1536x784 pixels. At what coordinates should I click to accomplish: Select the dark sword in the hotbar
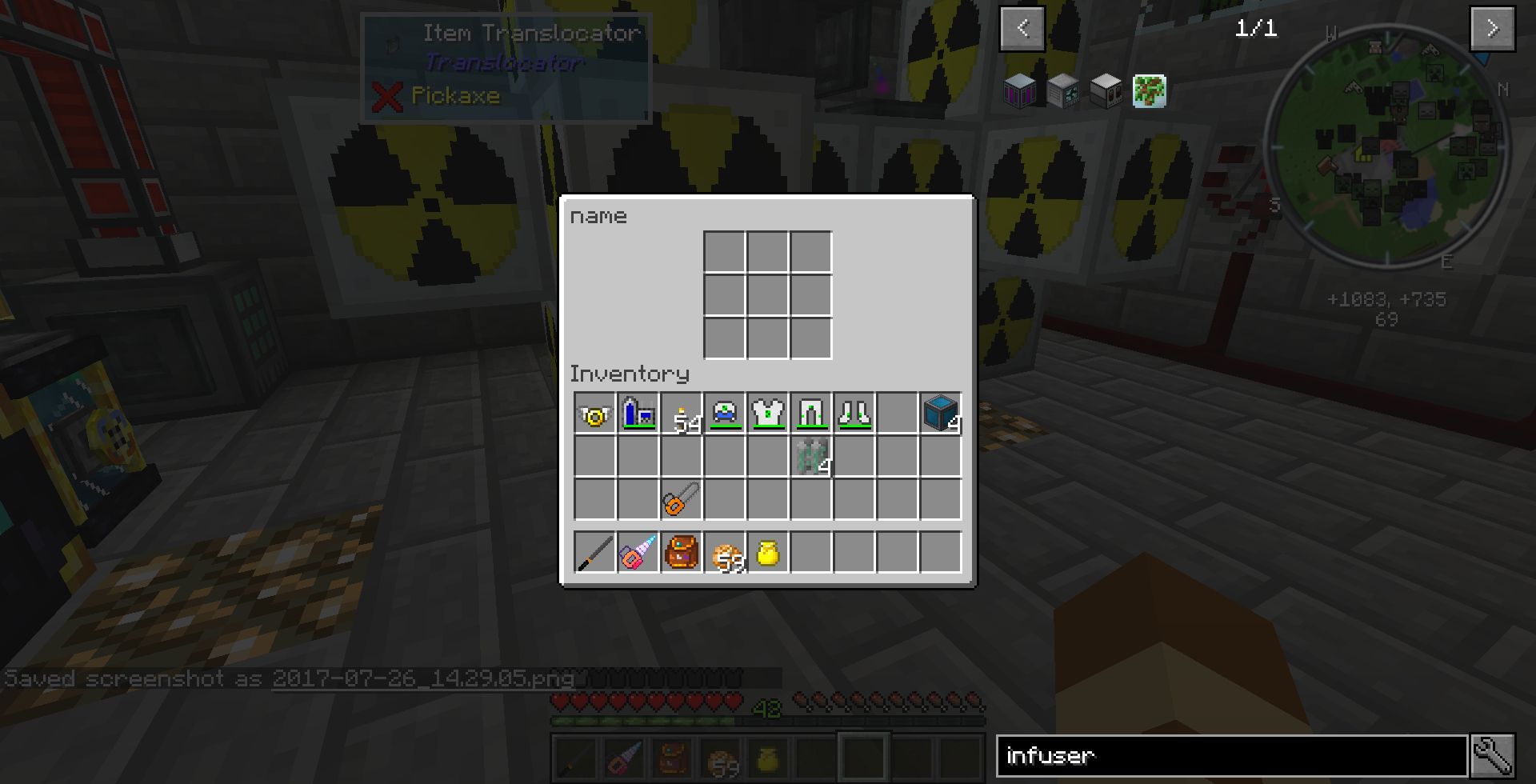(594, 553)
